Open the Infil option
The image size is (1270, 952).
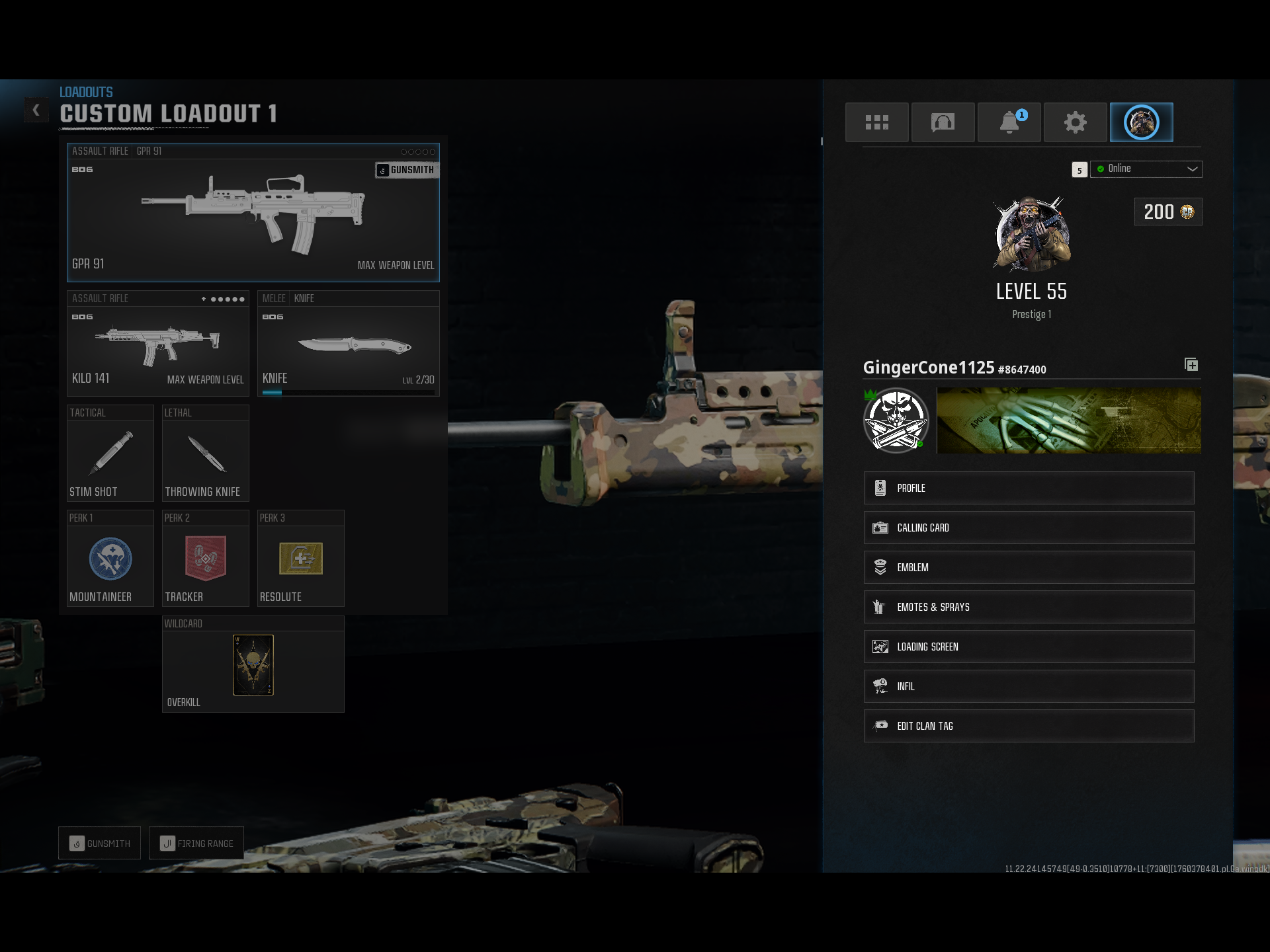pos(1029,686)
